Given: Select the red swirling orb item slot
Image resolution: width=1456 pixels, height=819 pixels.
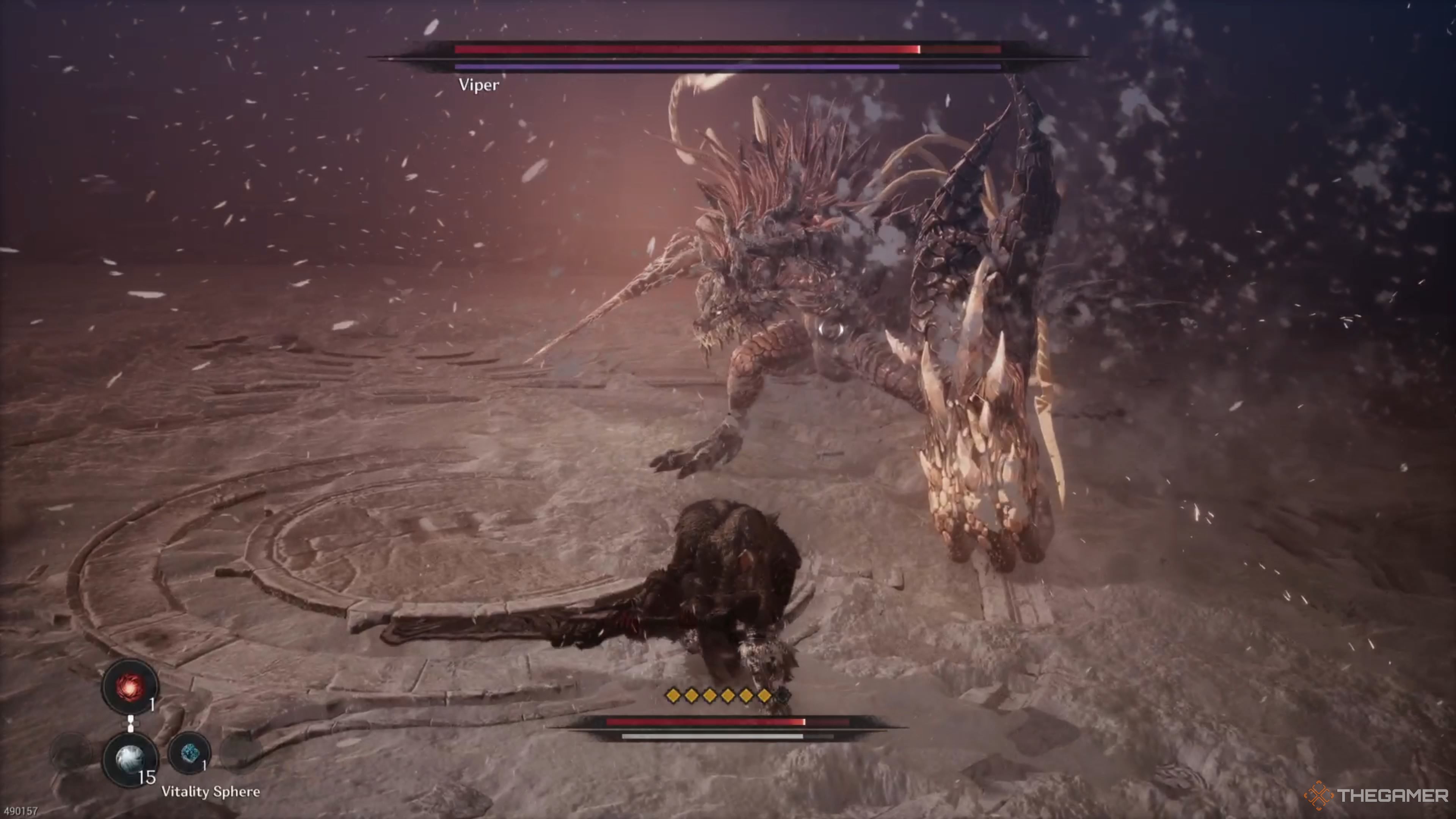Looking at the screenshot, I should (130, 686).
